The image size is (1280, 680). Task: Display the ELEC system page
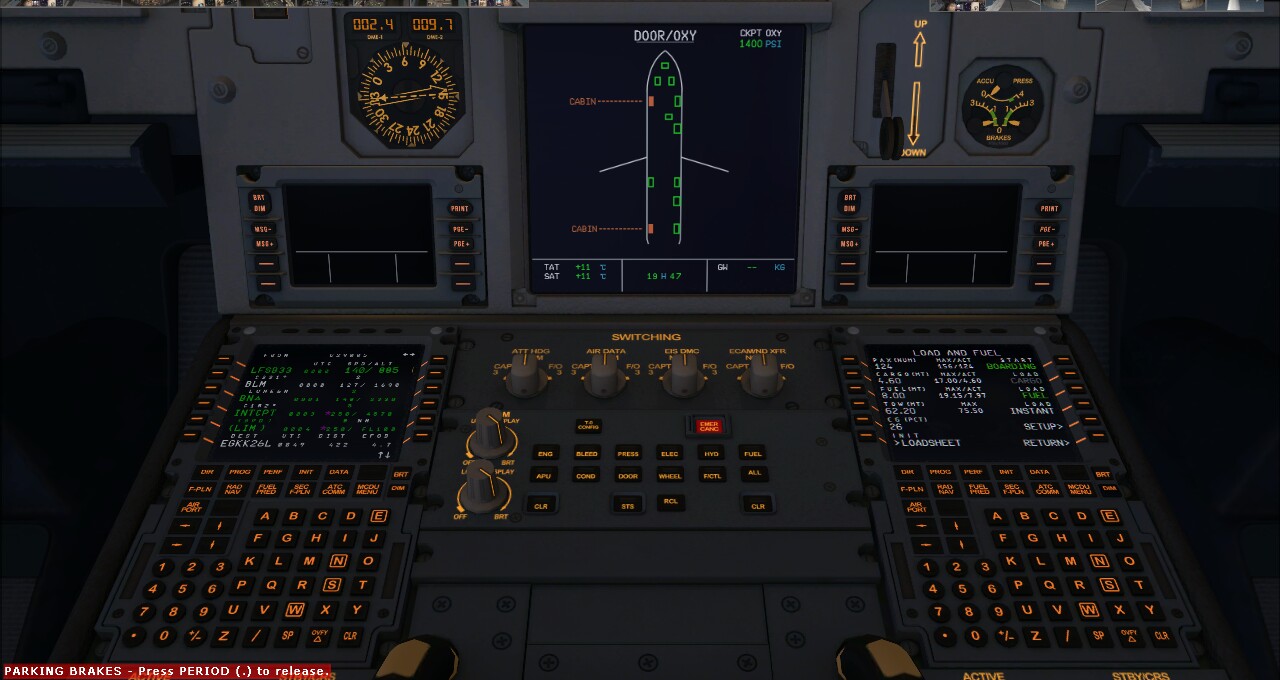tap(670, 454)
